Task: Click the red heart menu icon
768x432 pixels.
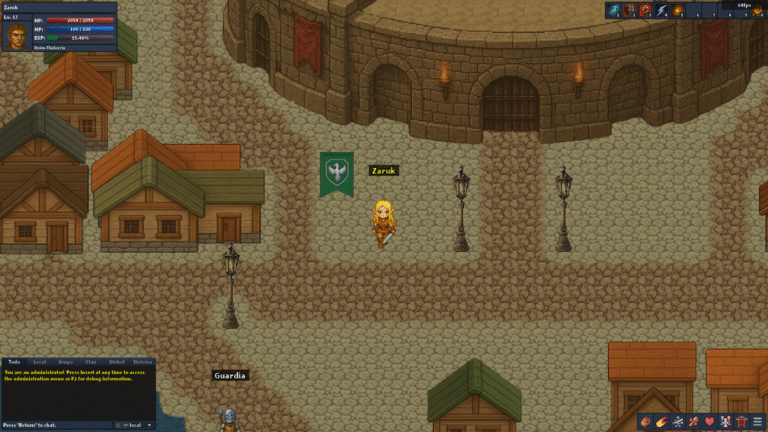Action: point(710,422)
